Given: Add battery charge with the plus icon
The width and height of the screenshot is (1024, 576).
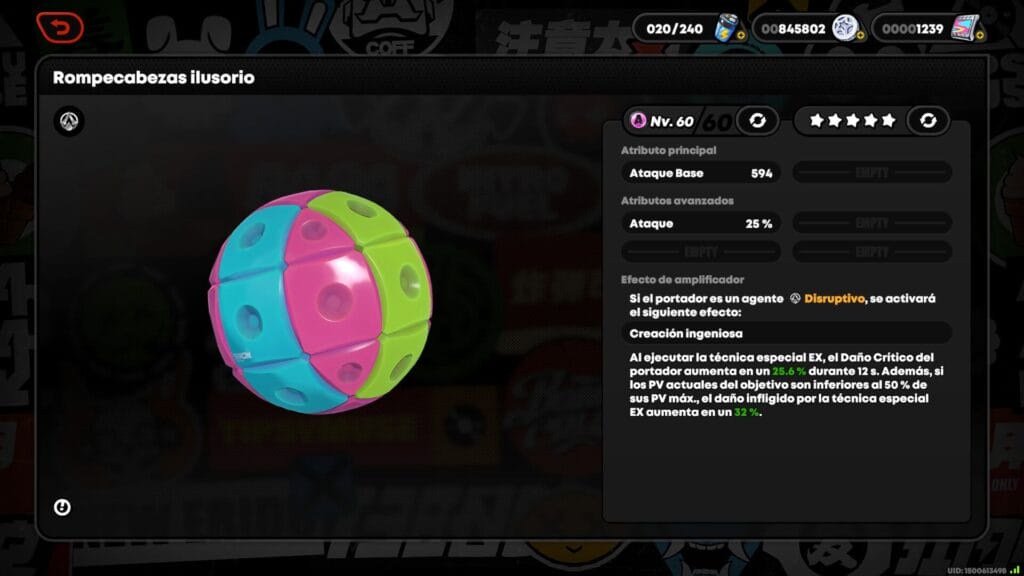Looking at the screenshot, I should 740,35.
